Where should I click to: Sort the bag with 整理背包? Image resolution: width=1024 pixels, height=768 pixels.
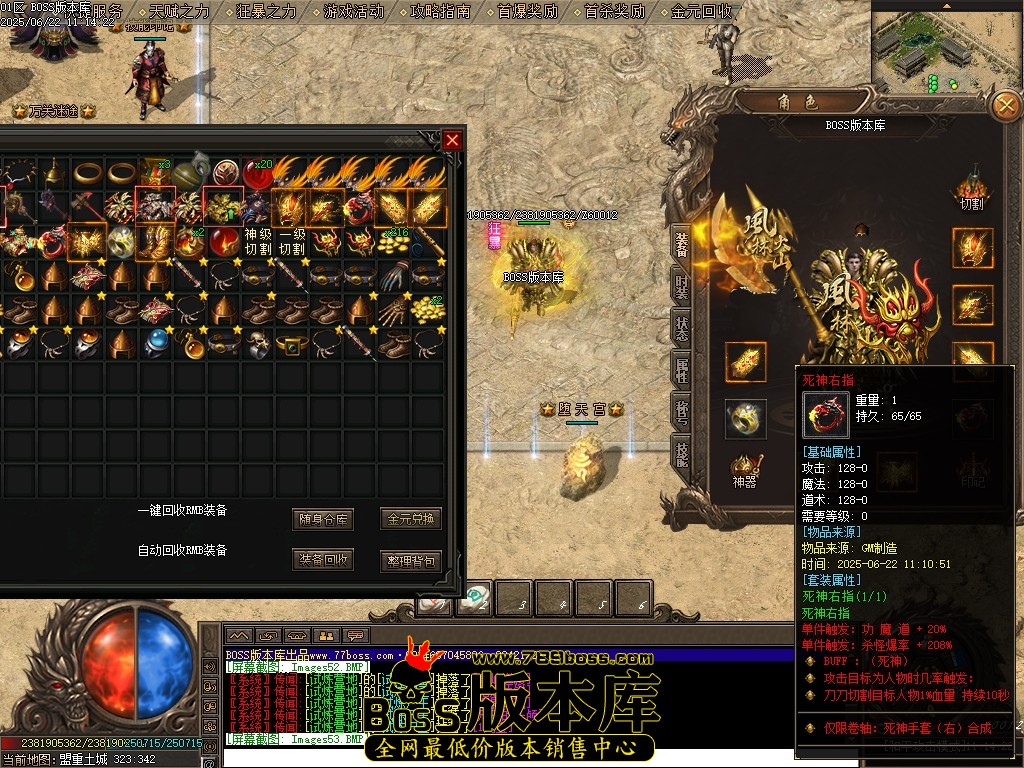pyautogui.click(x=411, y=560)
